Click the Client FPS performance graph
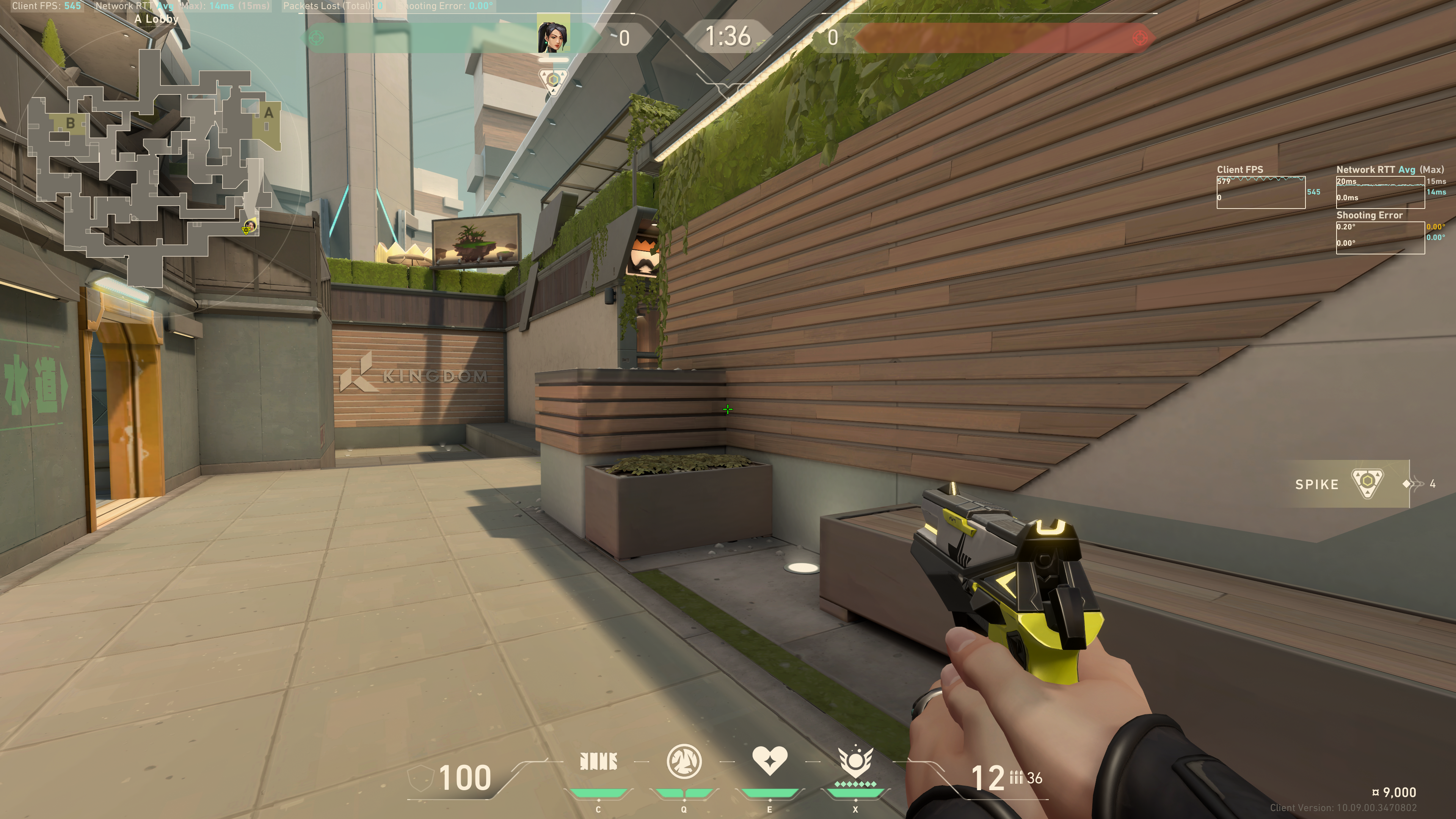This screenshot has width=1456, height=819. [x=1260, y=192]
